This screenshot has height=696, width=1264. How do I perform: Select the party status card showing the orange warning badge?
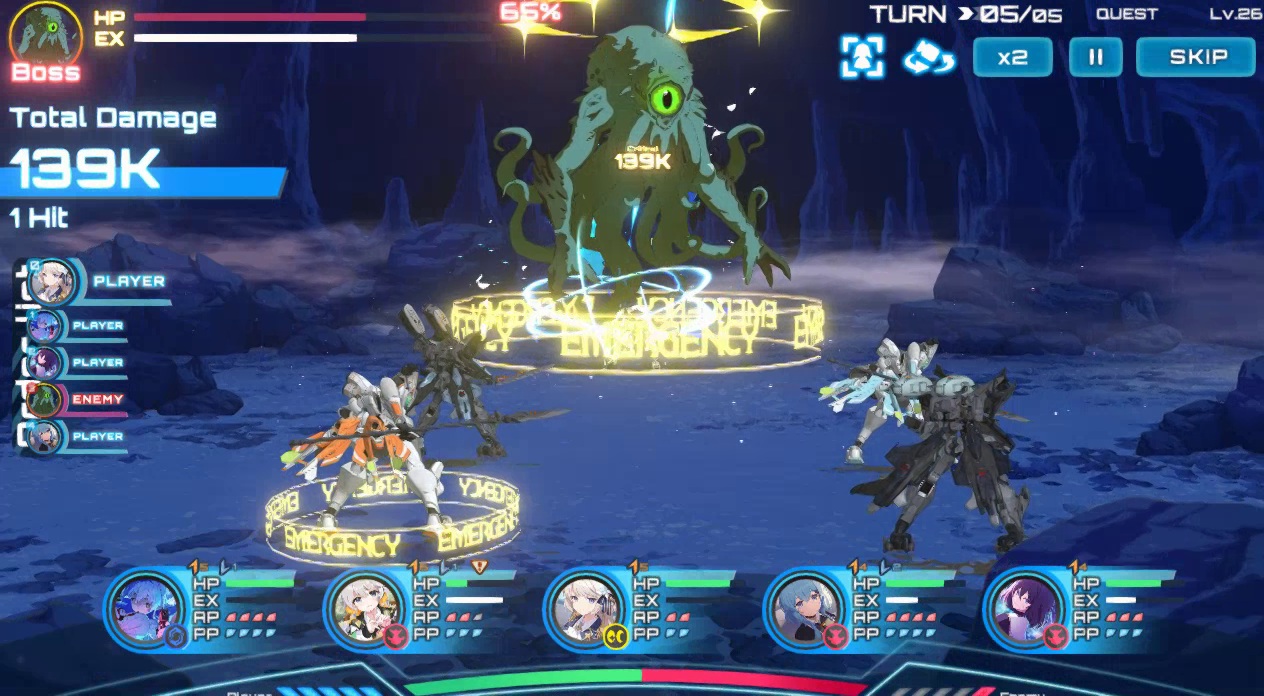pos(415,606)
